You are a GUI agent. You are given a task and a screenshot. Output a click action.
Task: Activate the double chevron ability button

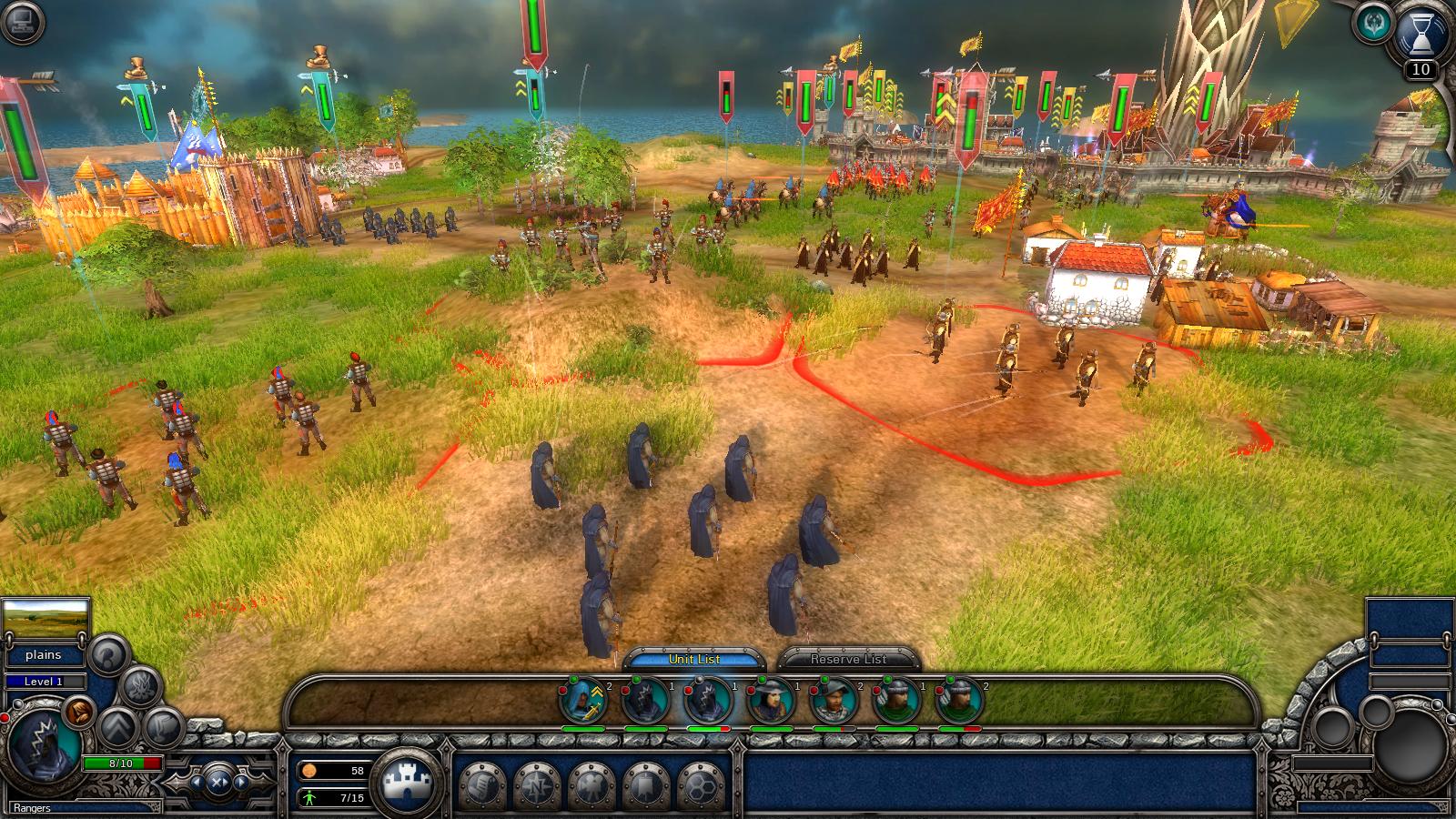tap(119, 726)
